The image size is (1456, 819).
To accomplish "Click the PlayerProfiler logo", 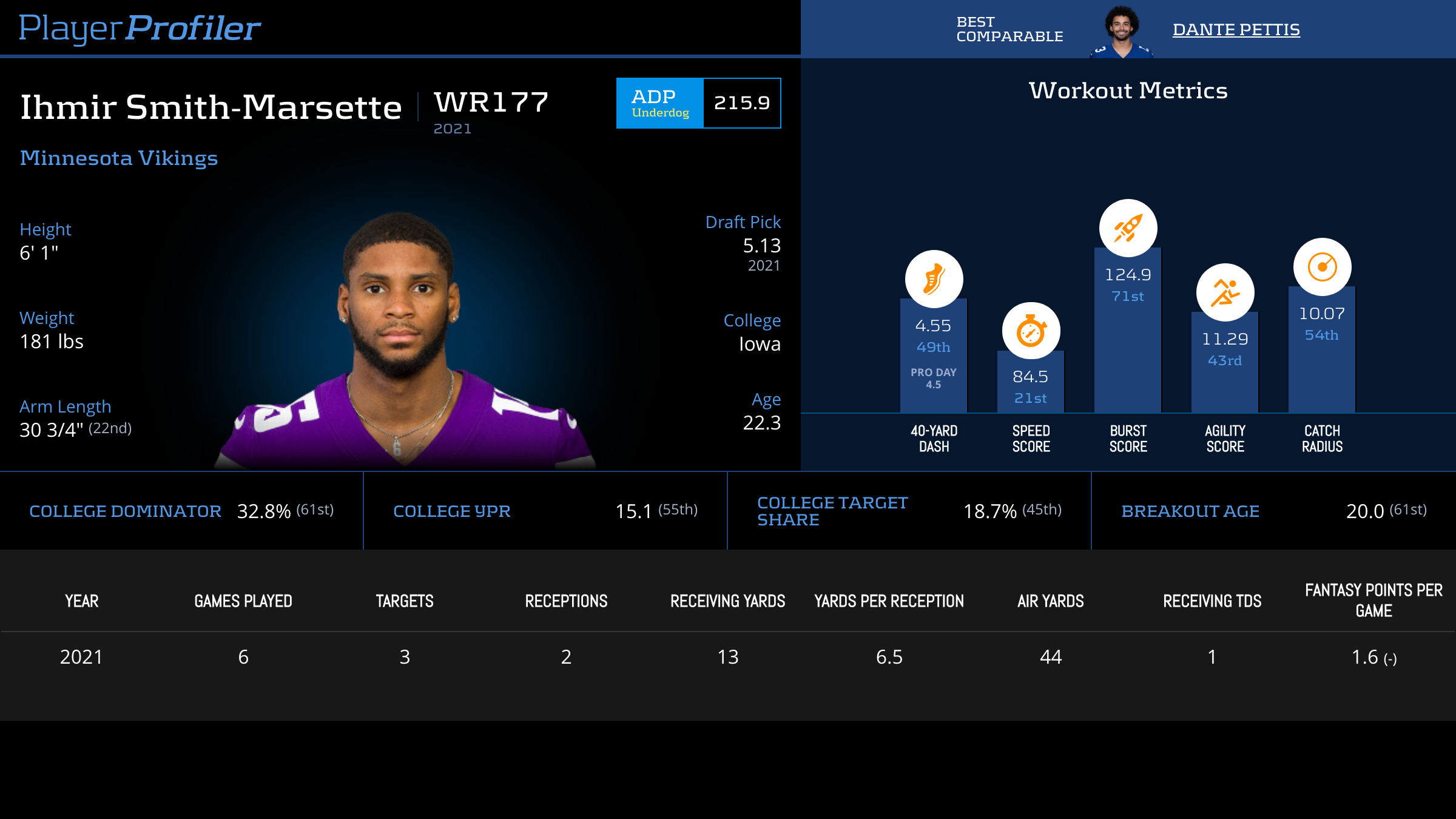I will 140,28.
